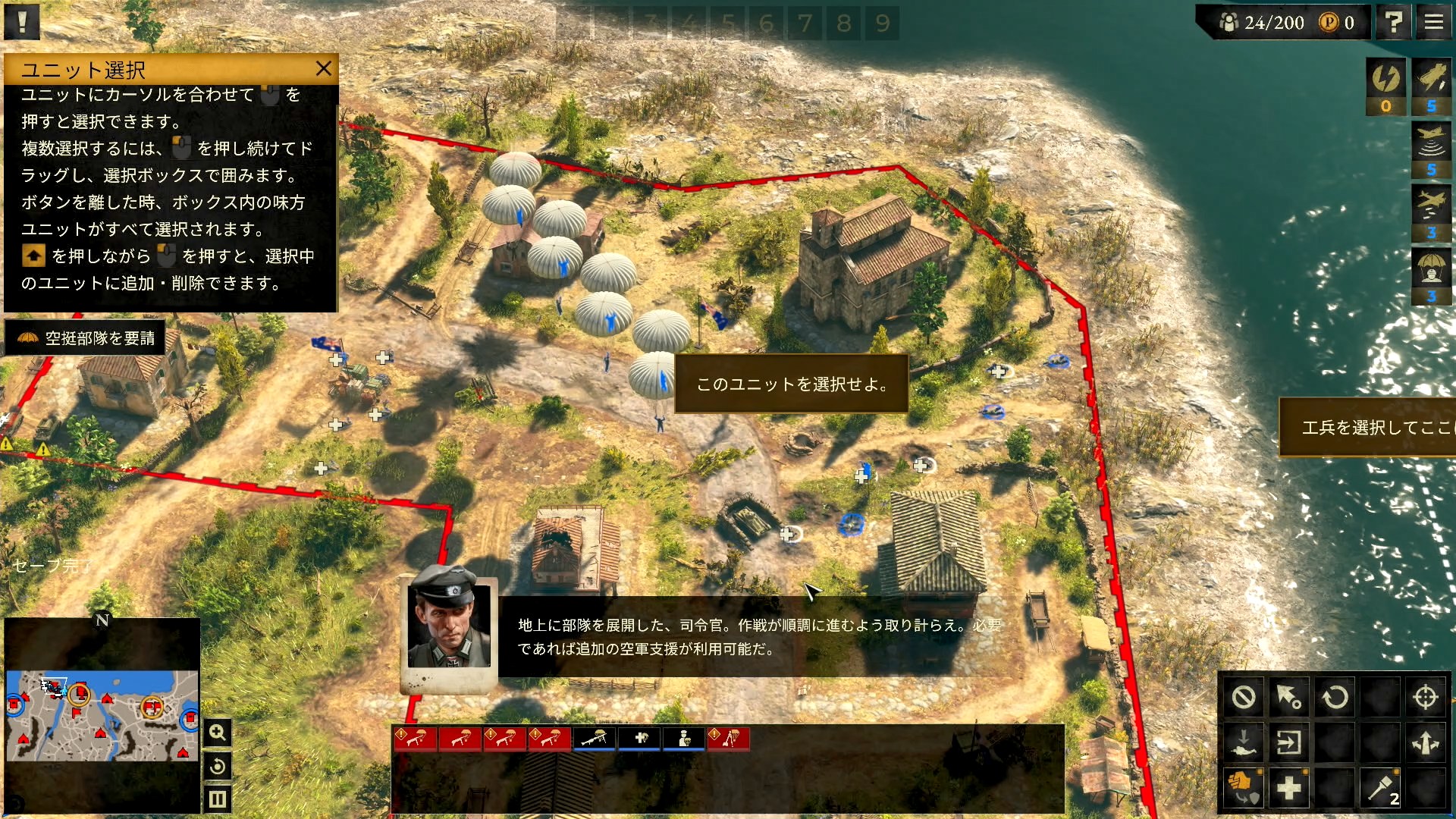This screenshot has width=1456, height=819.
Task: Call the bombing run support icon
Action: (1430, 203)
